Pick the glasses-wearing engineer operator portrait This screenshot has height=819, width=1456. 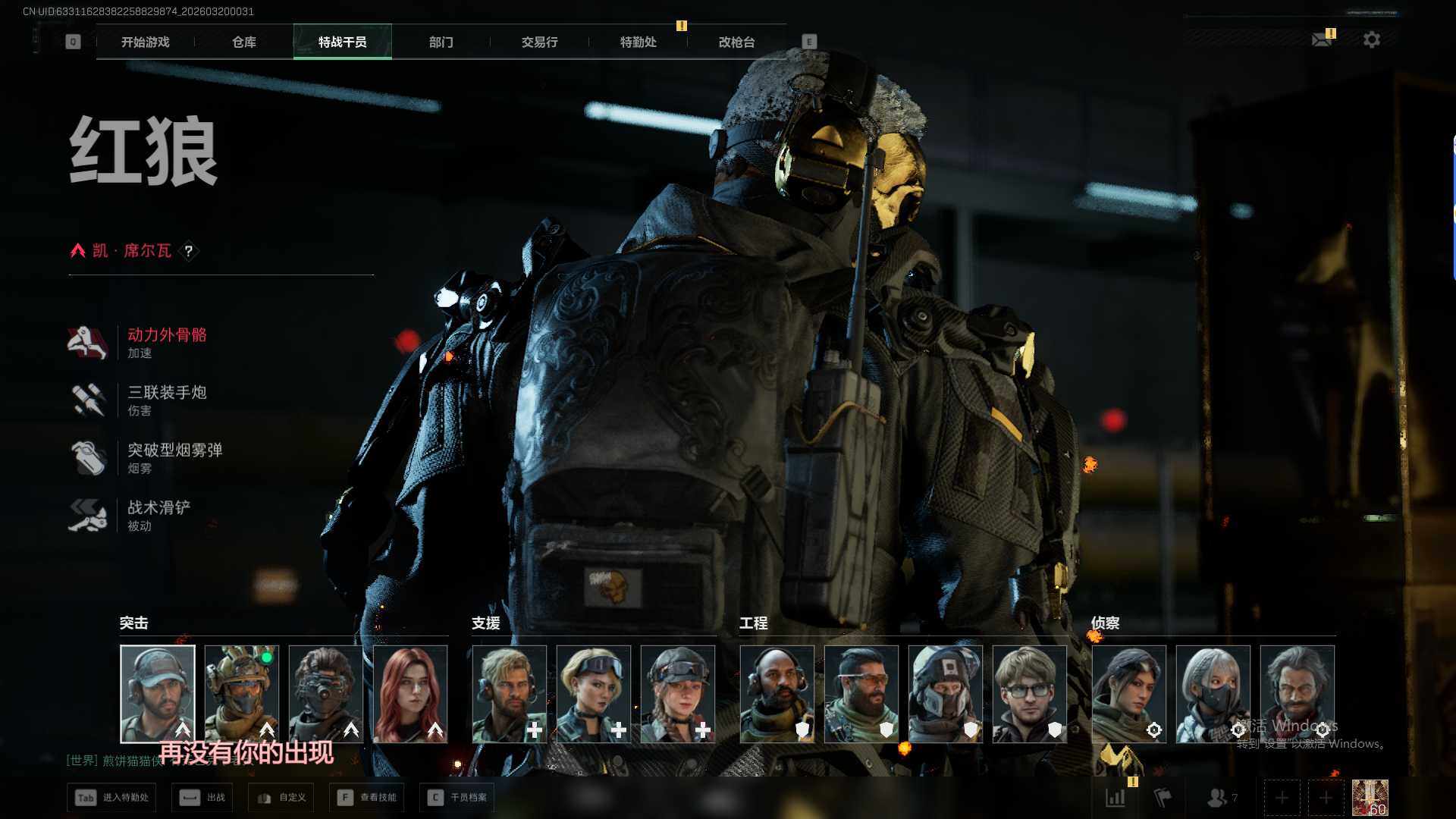pos(1029,694)
